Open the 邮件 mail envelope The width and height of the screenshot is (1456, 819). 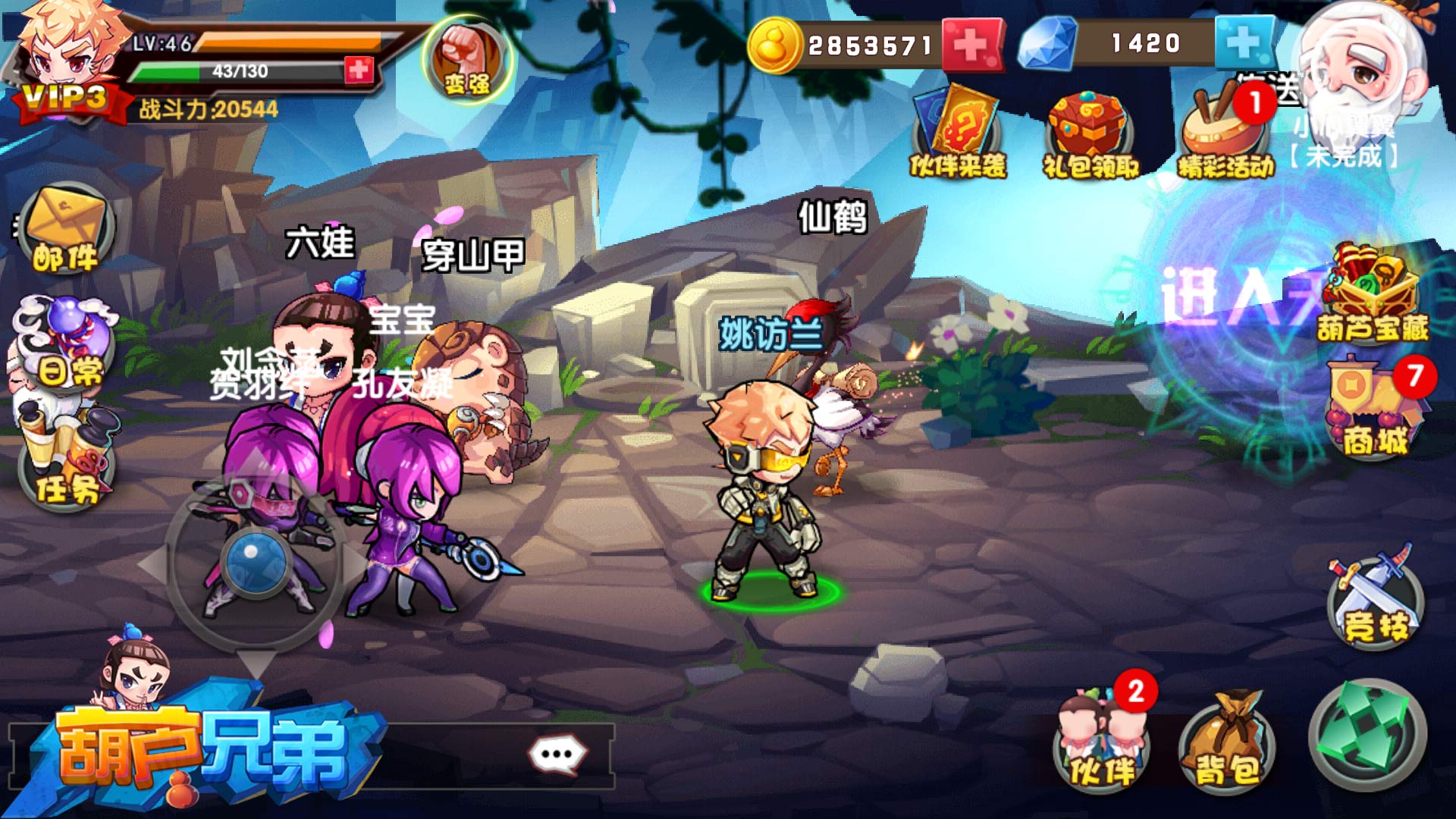(x=66, y=229)
